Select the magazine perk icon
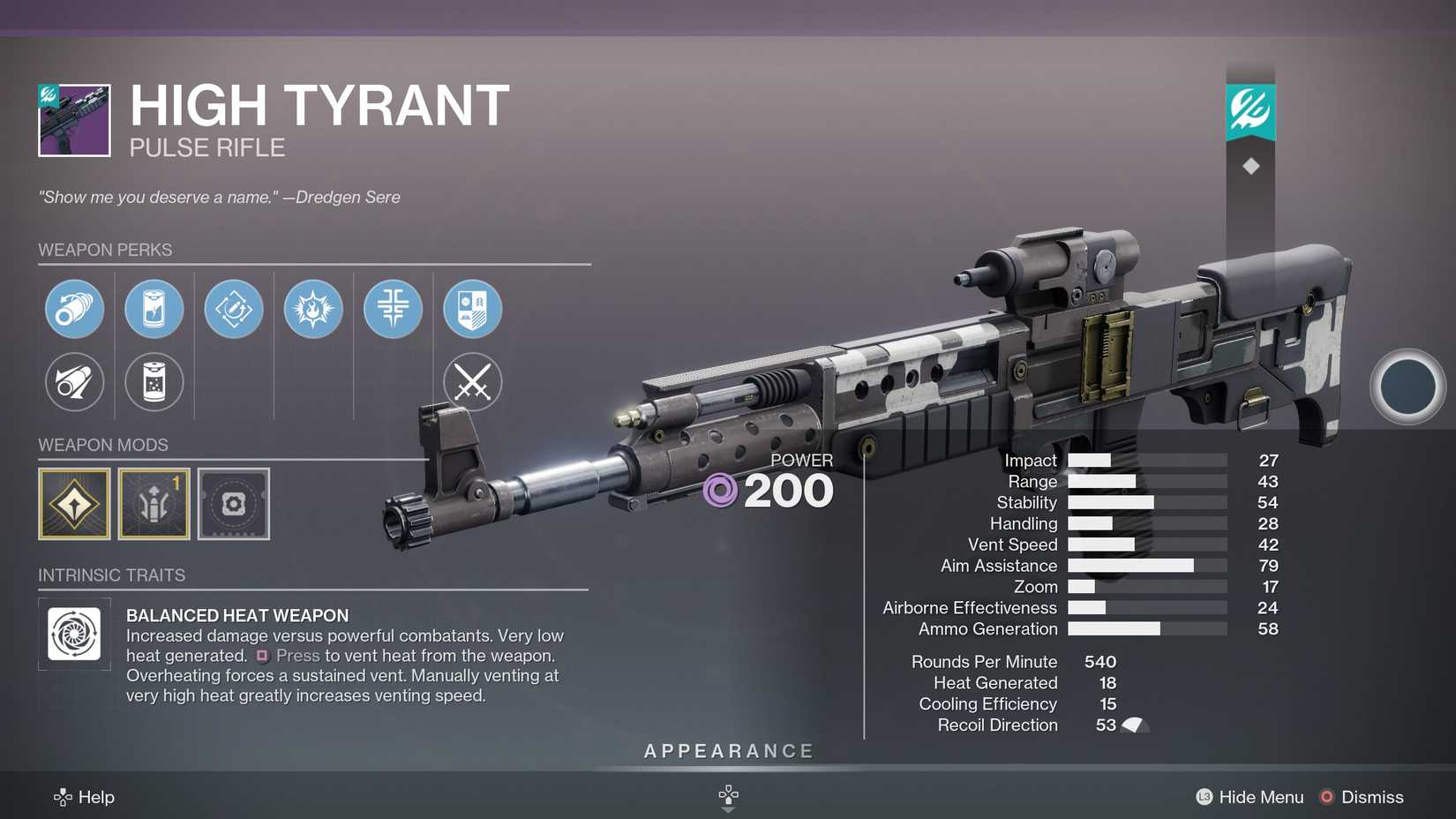Screen dimensions: 1456x819 tap(154, 309)
